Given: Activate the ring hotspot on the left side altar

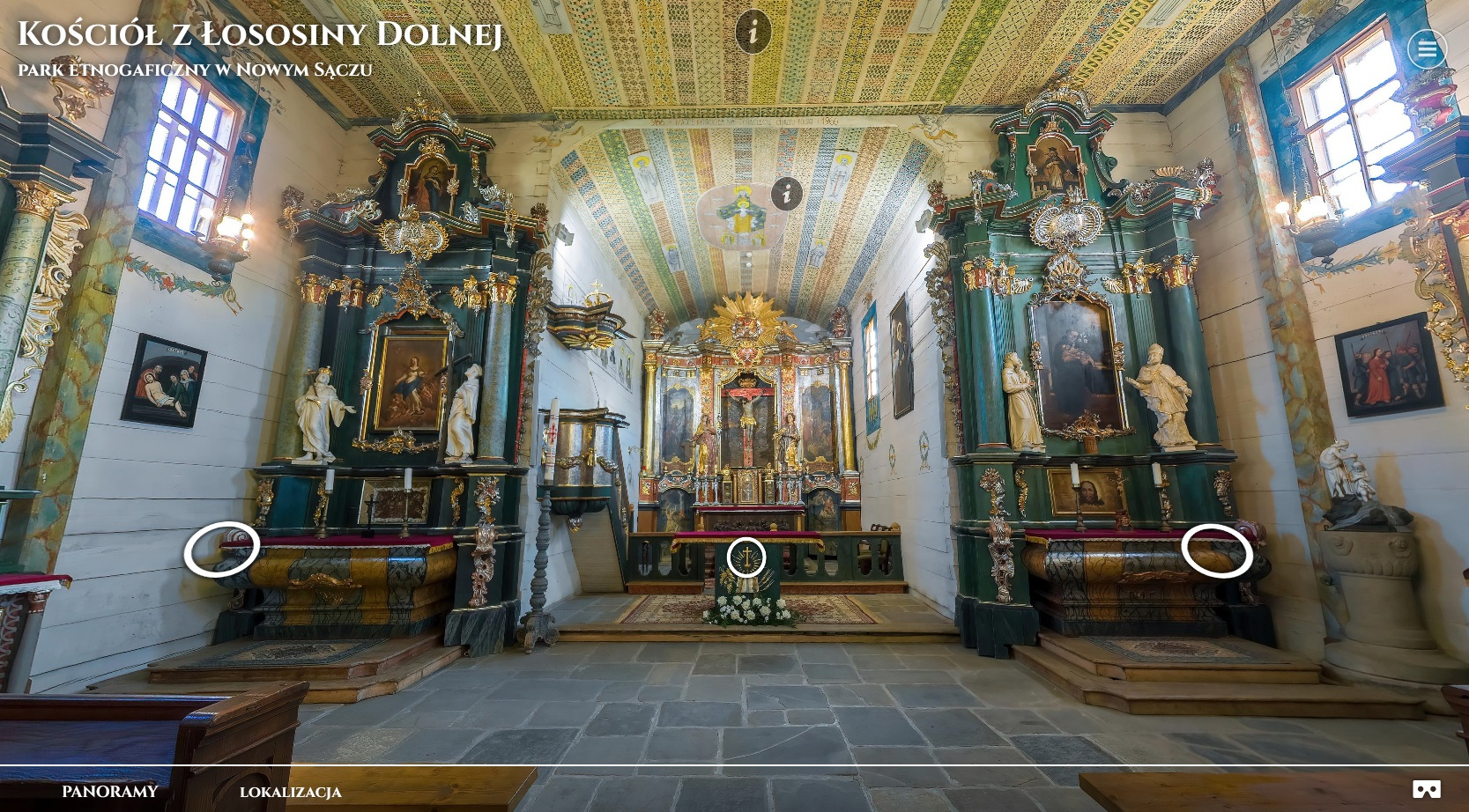Looking at the screenshot, I should point(222,550).
